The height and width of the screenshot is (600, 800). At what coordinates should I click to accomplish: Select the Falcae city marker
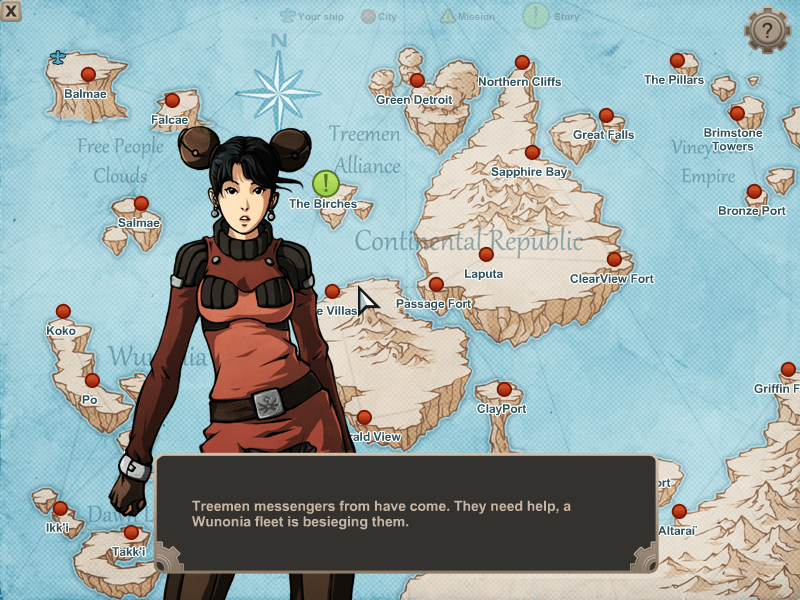point(172,100)
